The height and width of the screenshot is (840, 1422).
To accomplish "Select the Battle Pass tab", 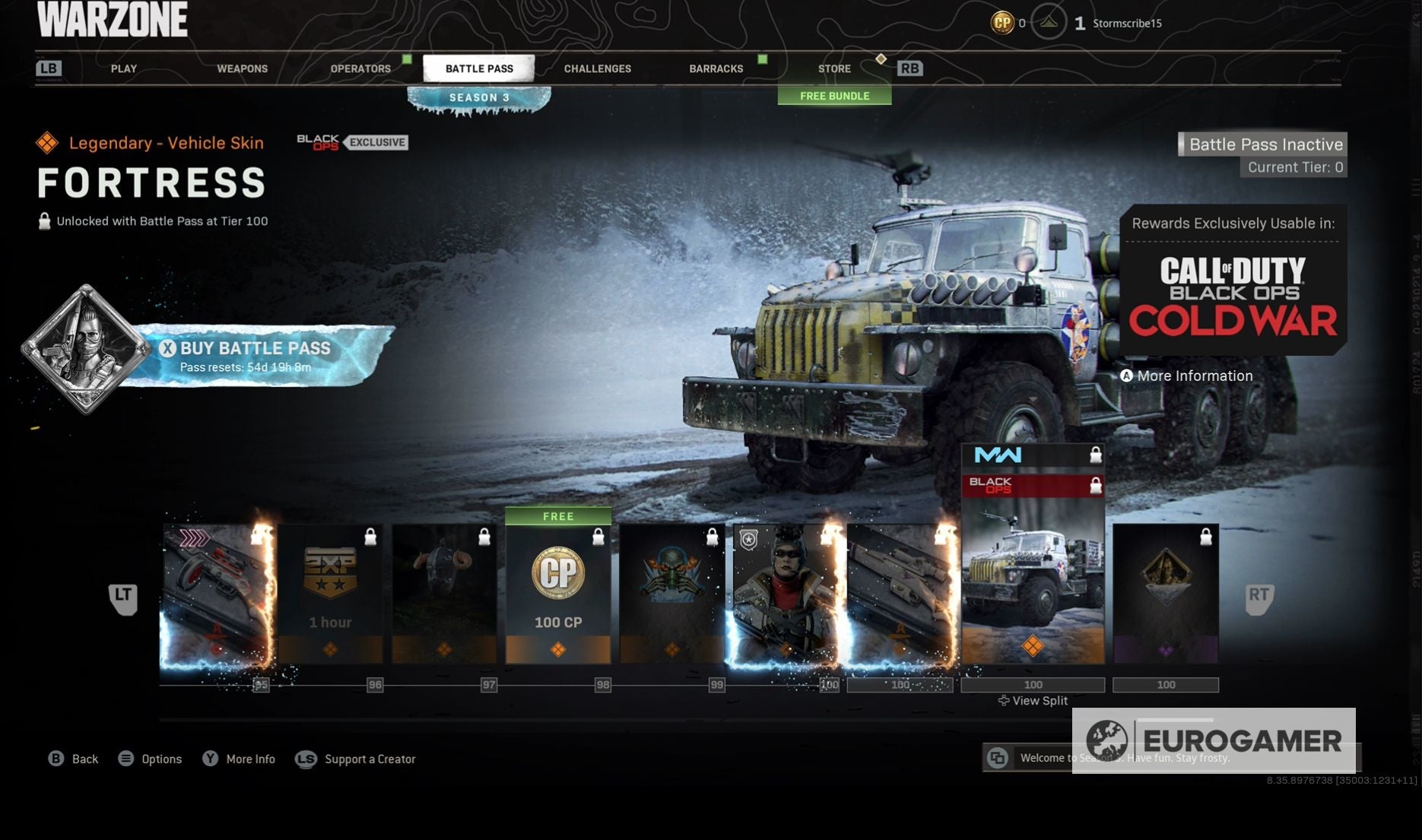I will coord(479,68).
